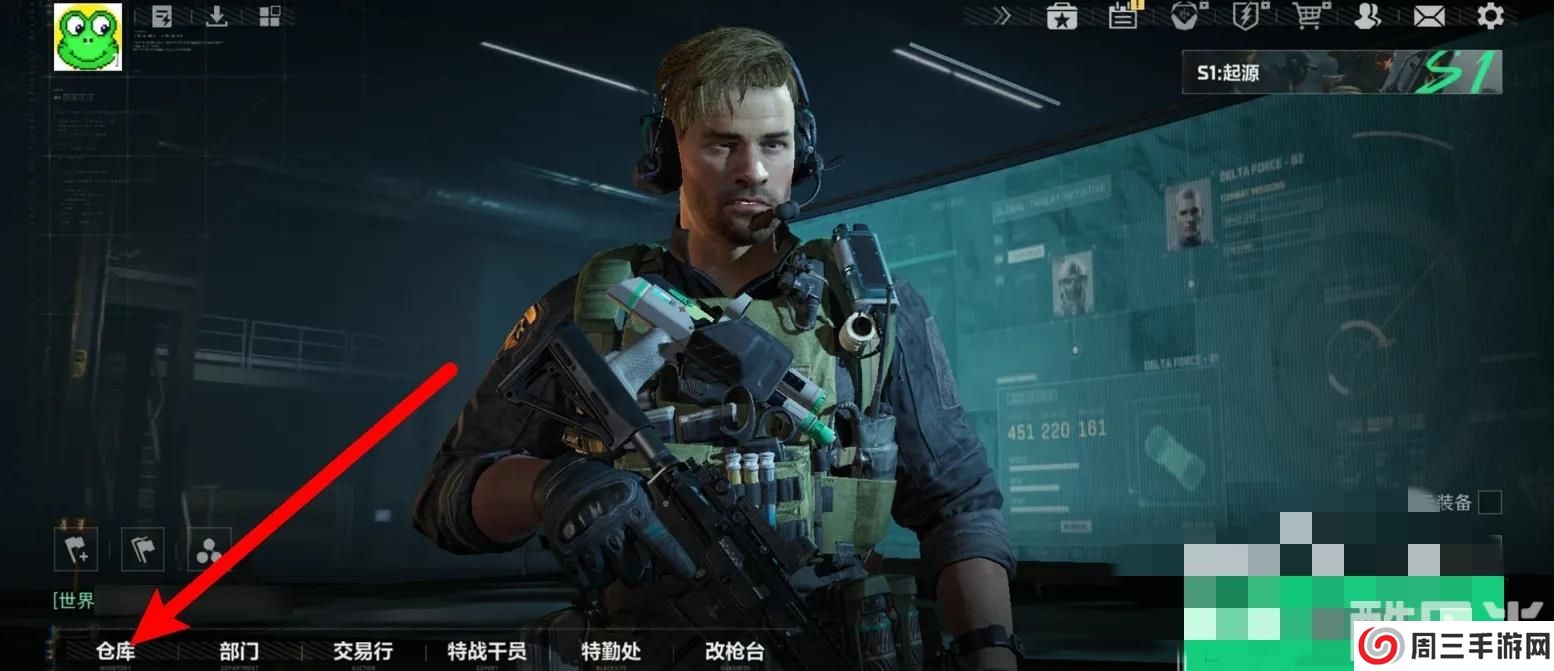Click the flag with plus sign button
This screenshot has width=1554, height=671.
76,549
